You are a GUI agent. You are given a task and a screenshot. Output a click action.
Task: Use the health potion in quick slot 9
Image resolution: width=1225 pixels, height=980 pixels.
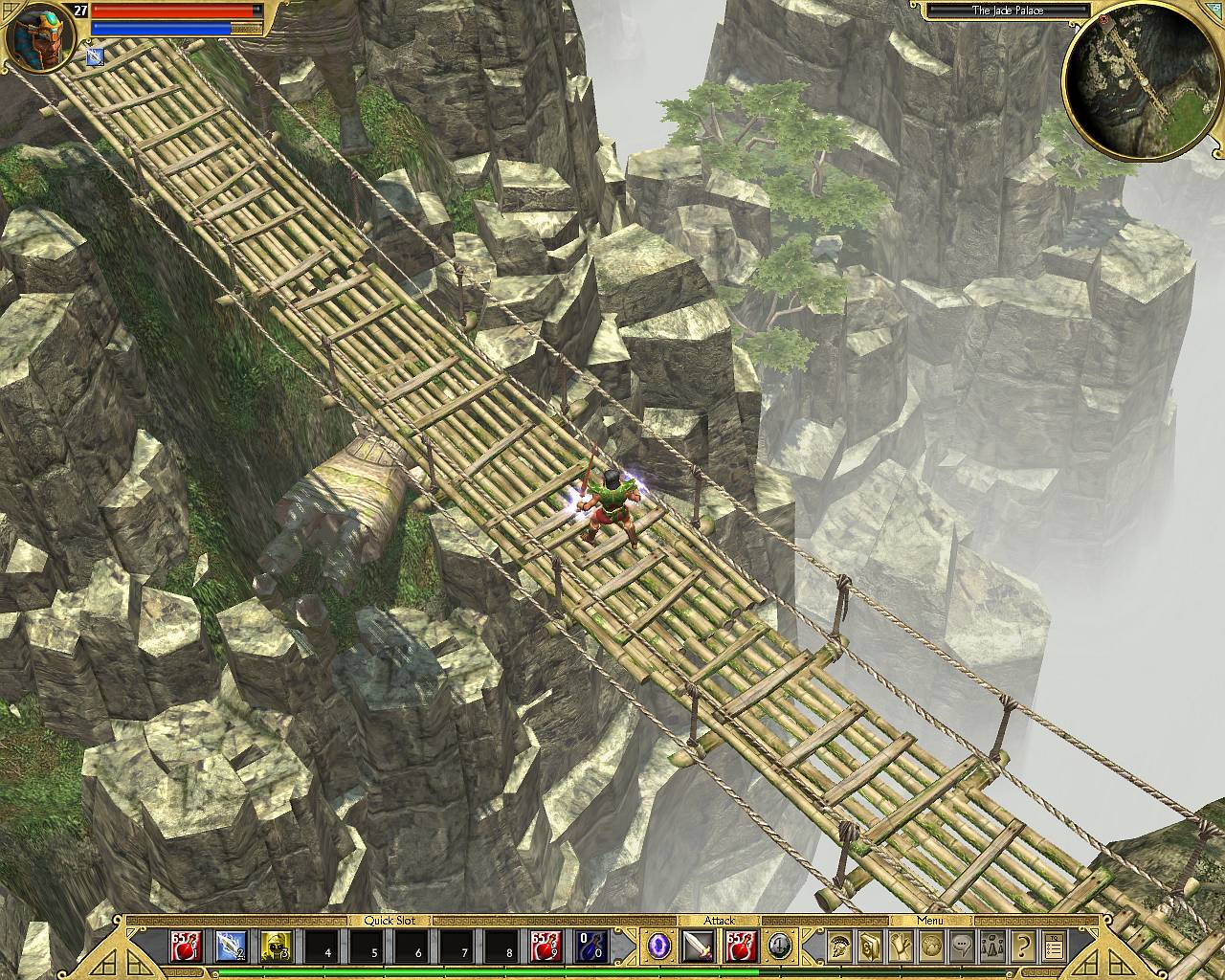tap(546, 946)
